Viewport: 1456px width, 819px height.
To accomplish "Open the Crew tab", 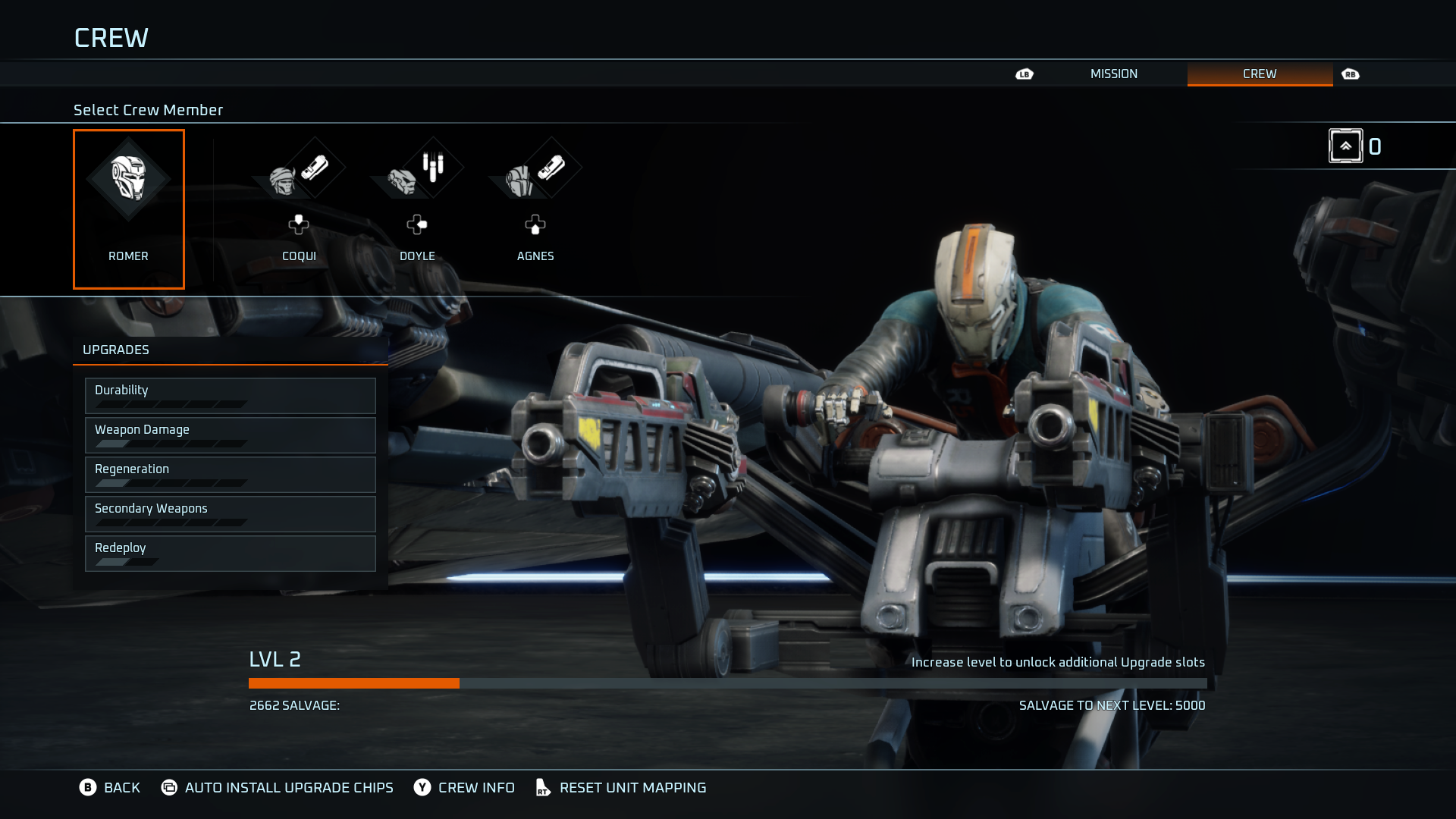I will 1259,74.
